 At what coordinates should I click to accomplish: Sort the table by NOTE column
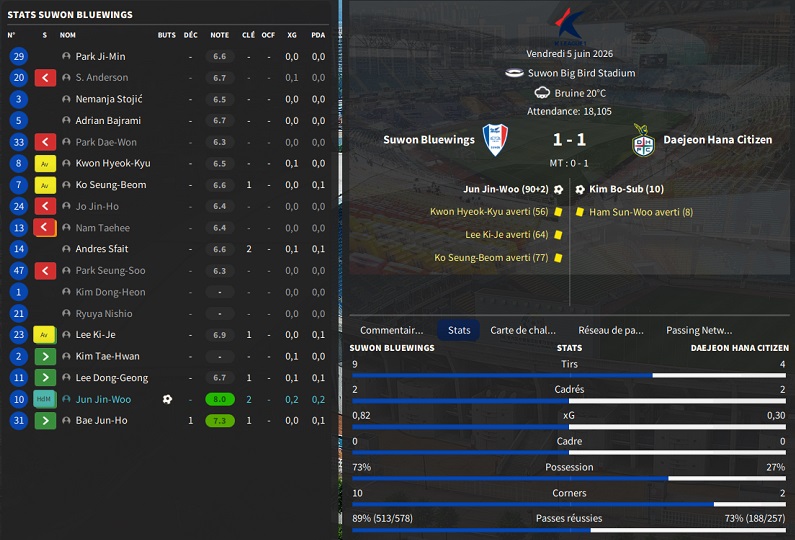219,35
